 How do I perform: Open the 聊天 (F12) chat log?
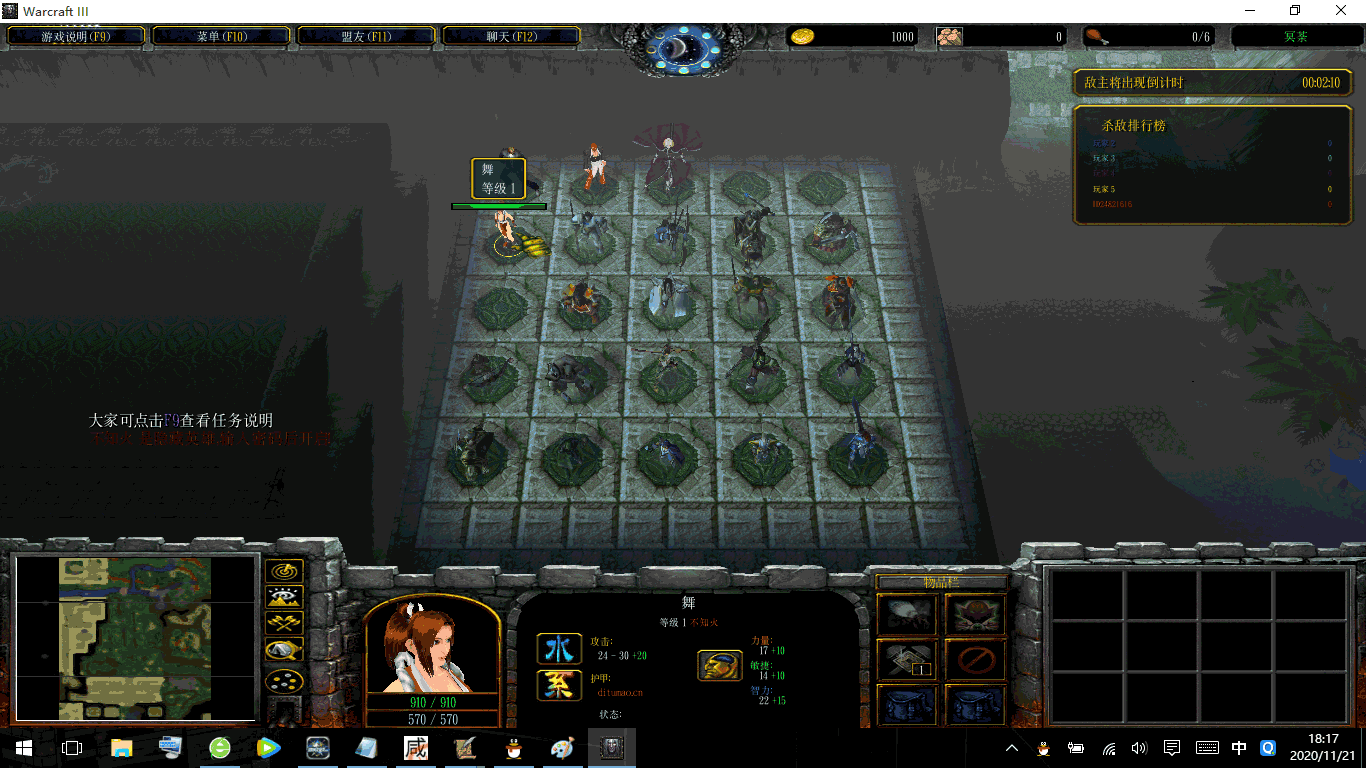[511, 36]
